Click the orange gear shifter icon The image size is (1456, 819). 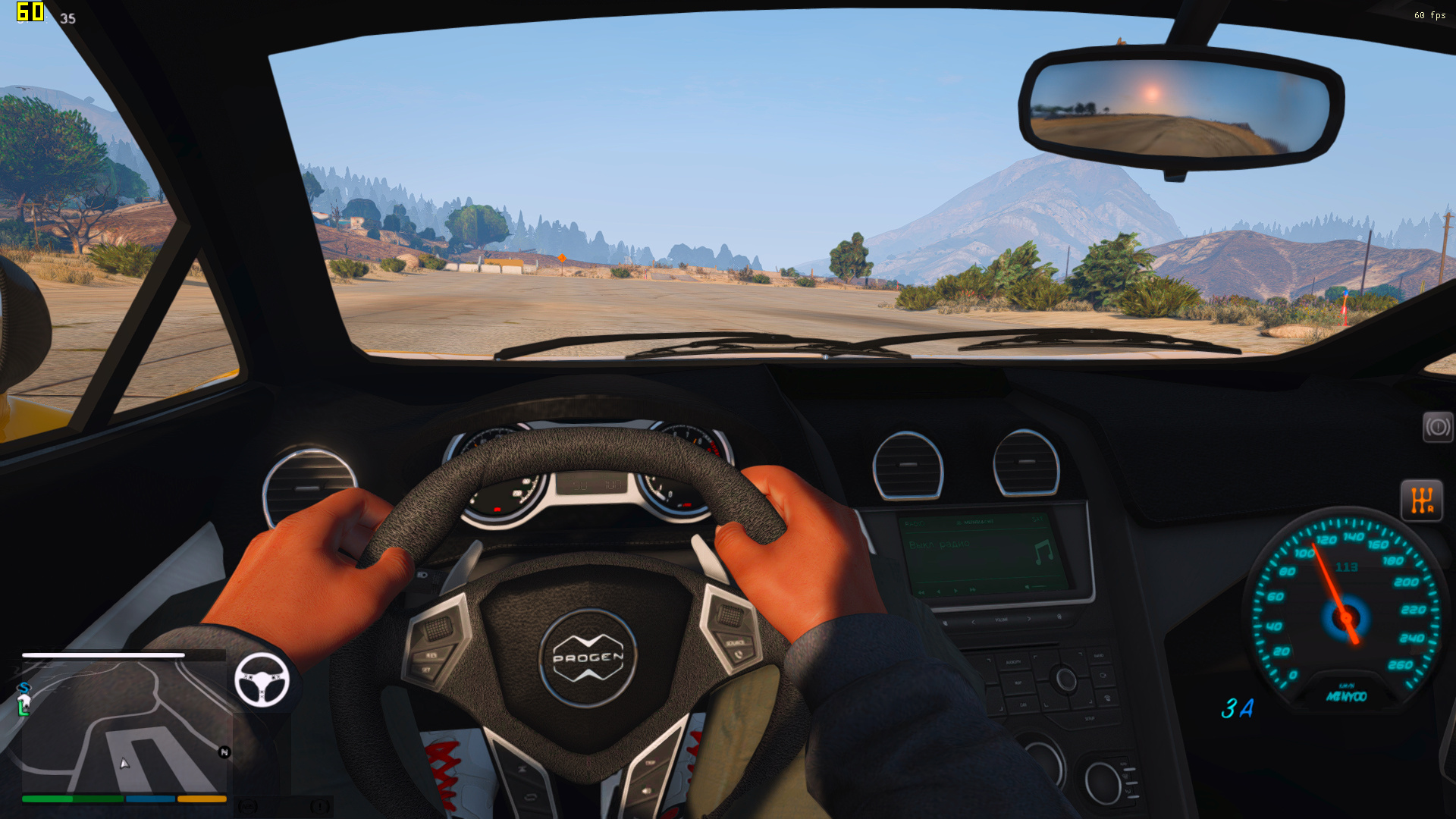1421,500
